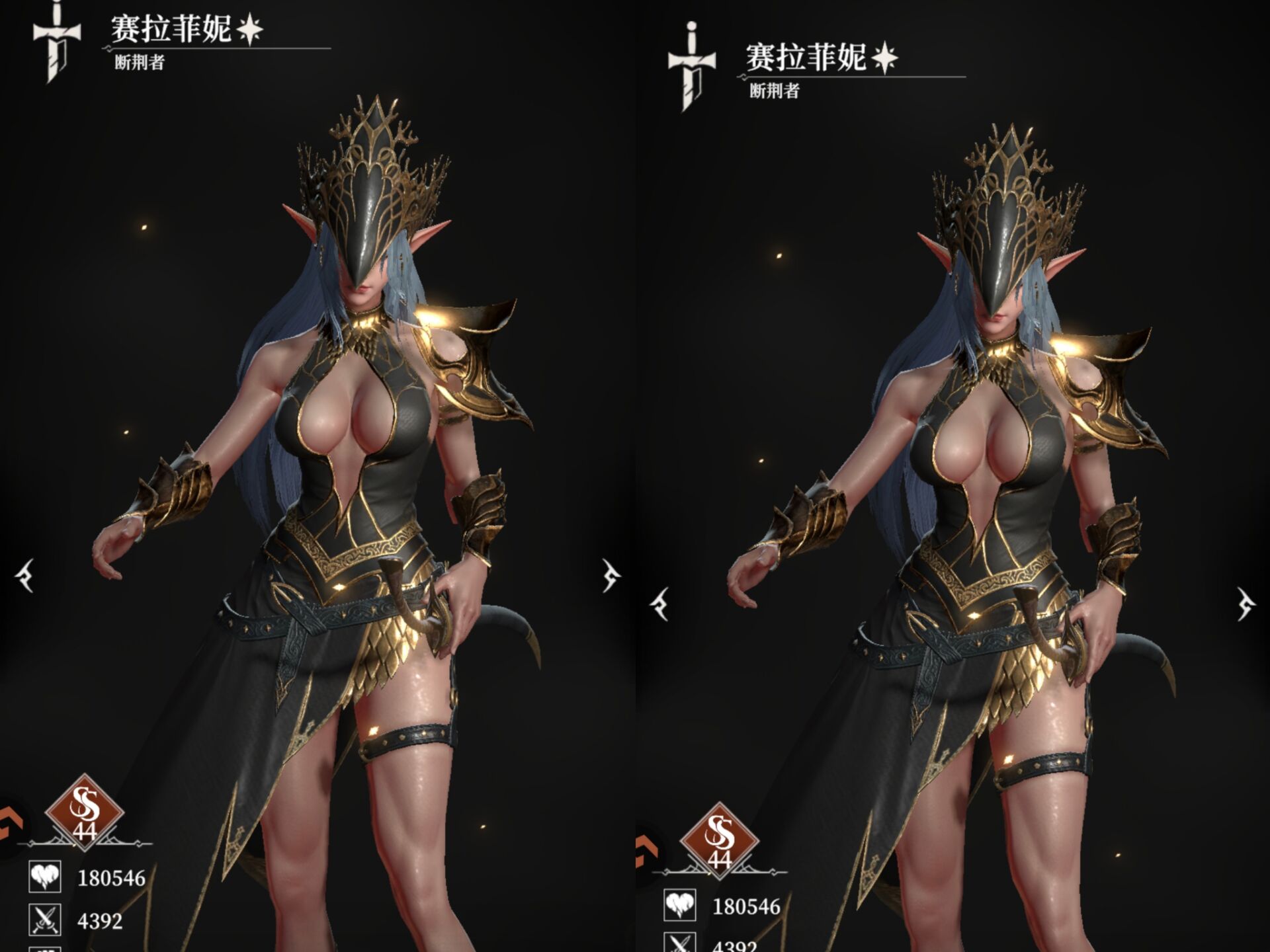Show previous character in the right screenshot
The width and height of the screenshot is (1270, 952).
[x=660, y=604]
